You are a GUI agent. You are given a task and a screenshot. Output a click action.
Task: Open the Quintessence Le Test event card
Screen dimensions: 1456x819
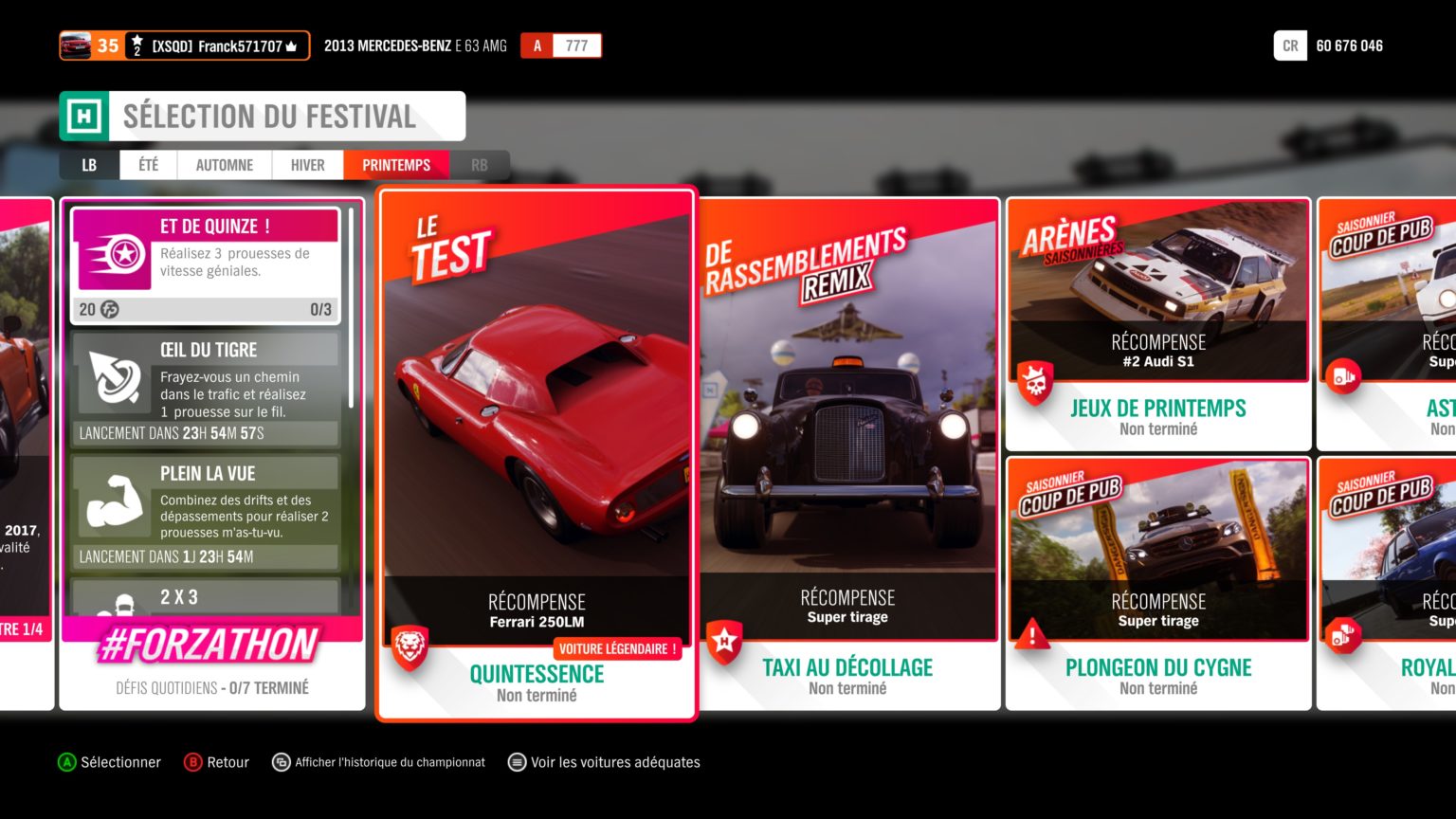tap(537, 453)
